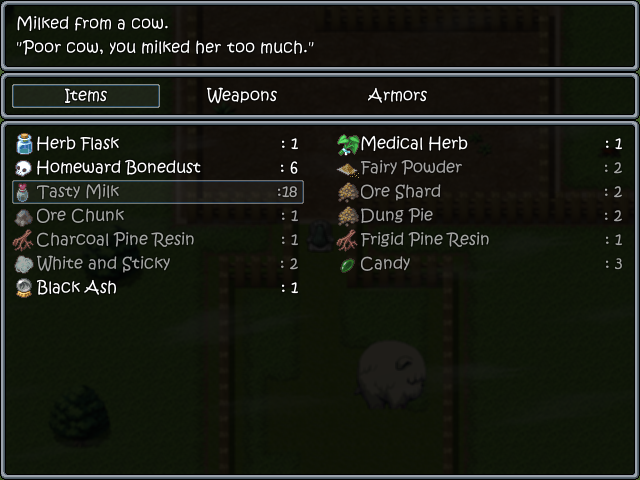Open the Weapons category

(241, 96)
